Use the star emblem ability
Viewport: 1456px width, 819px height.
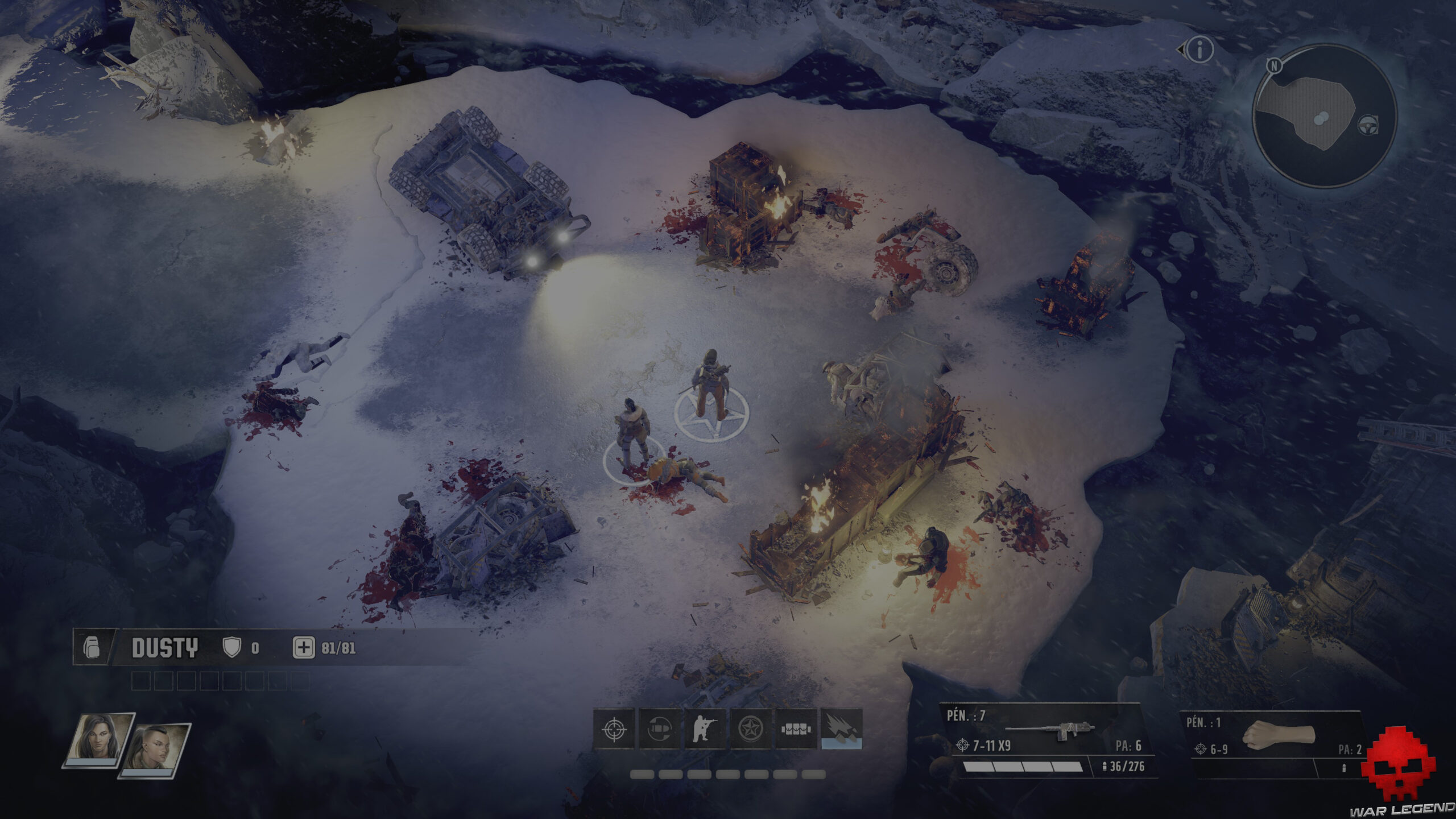pos(750,729)
